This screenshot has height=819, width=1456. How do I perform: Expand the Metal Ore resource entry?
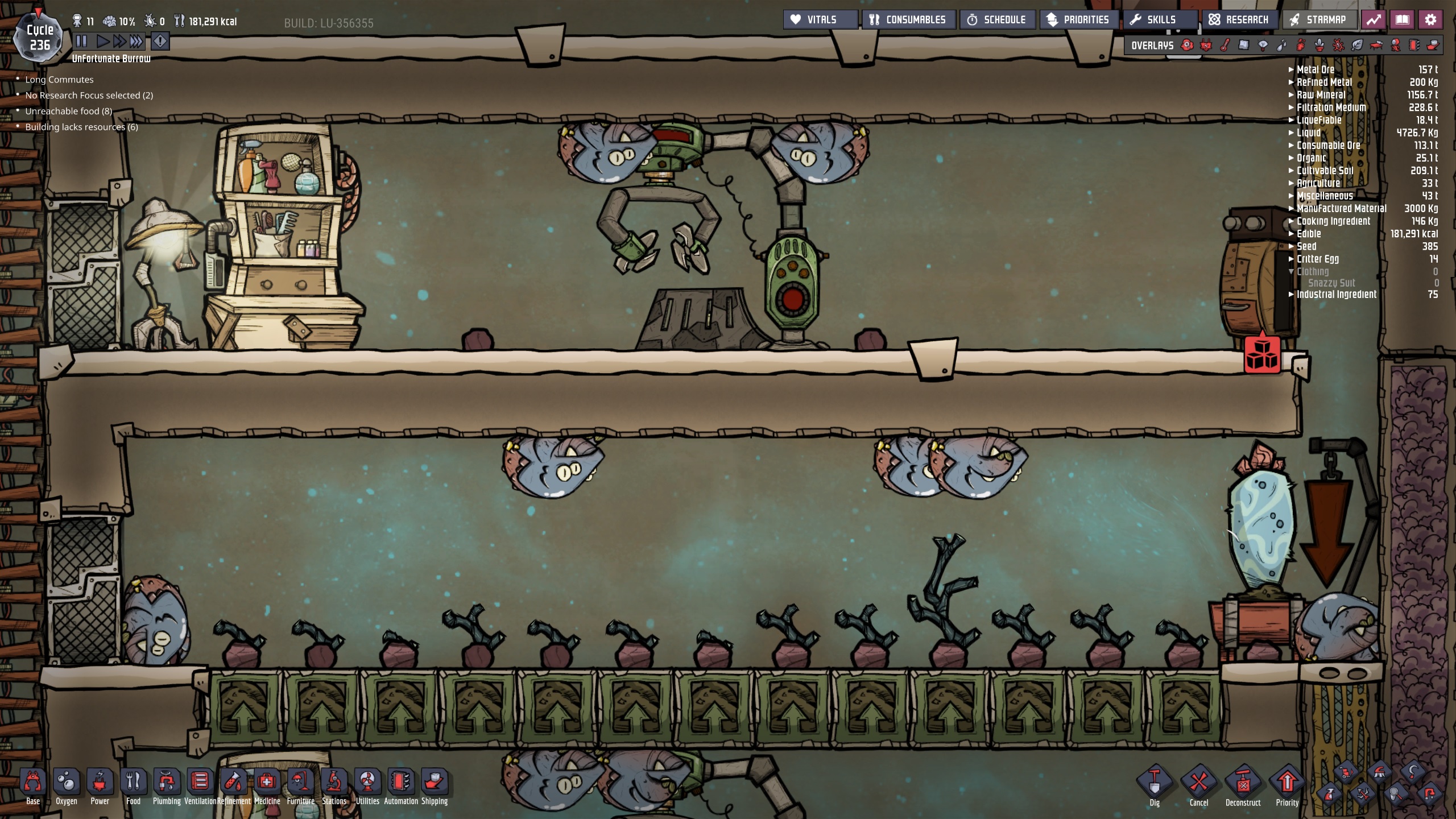pyautogui.click(x=1290, y=69)
